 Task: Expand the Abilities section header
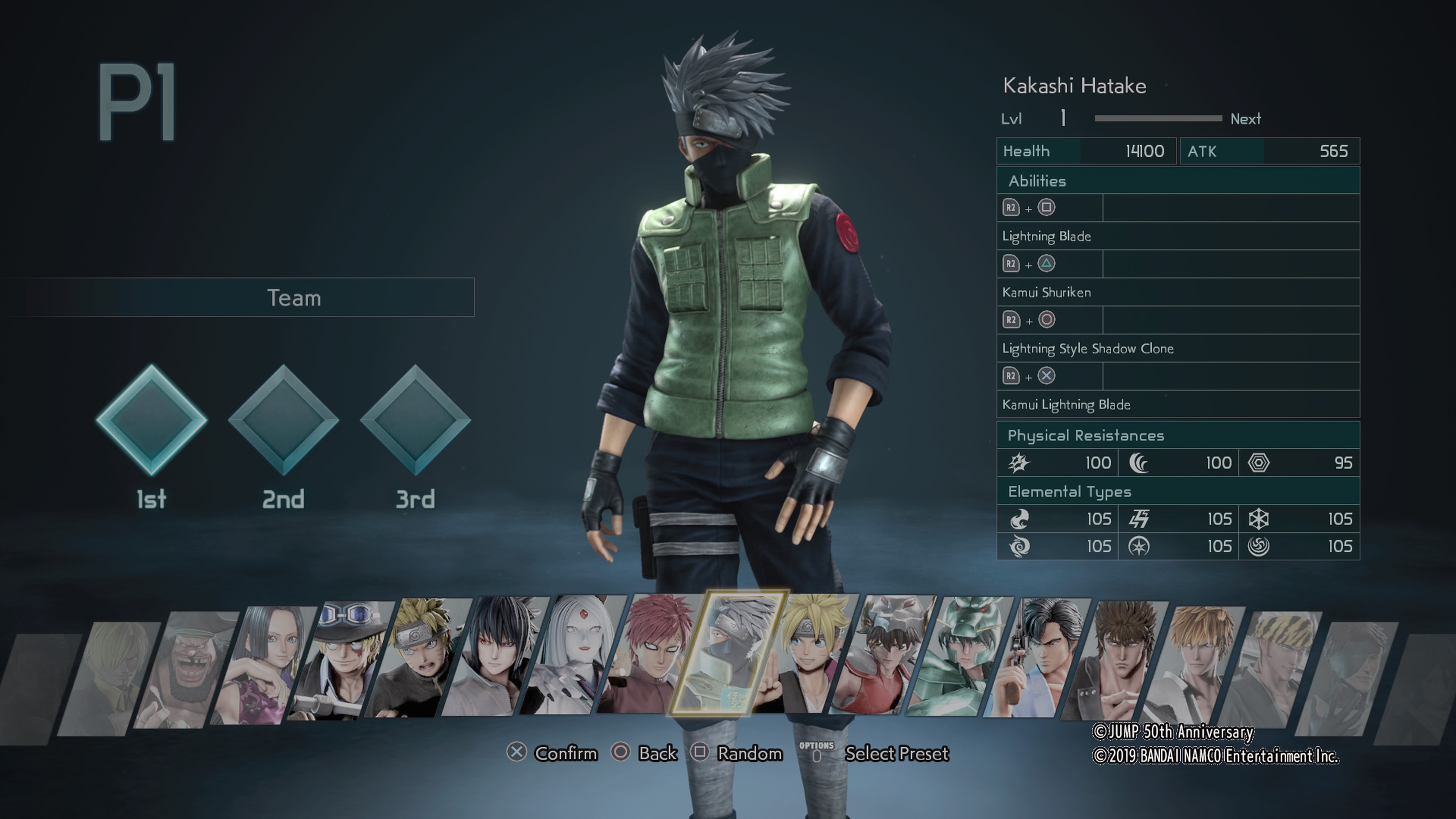point(1038,181)
